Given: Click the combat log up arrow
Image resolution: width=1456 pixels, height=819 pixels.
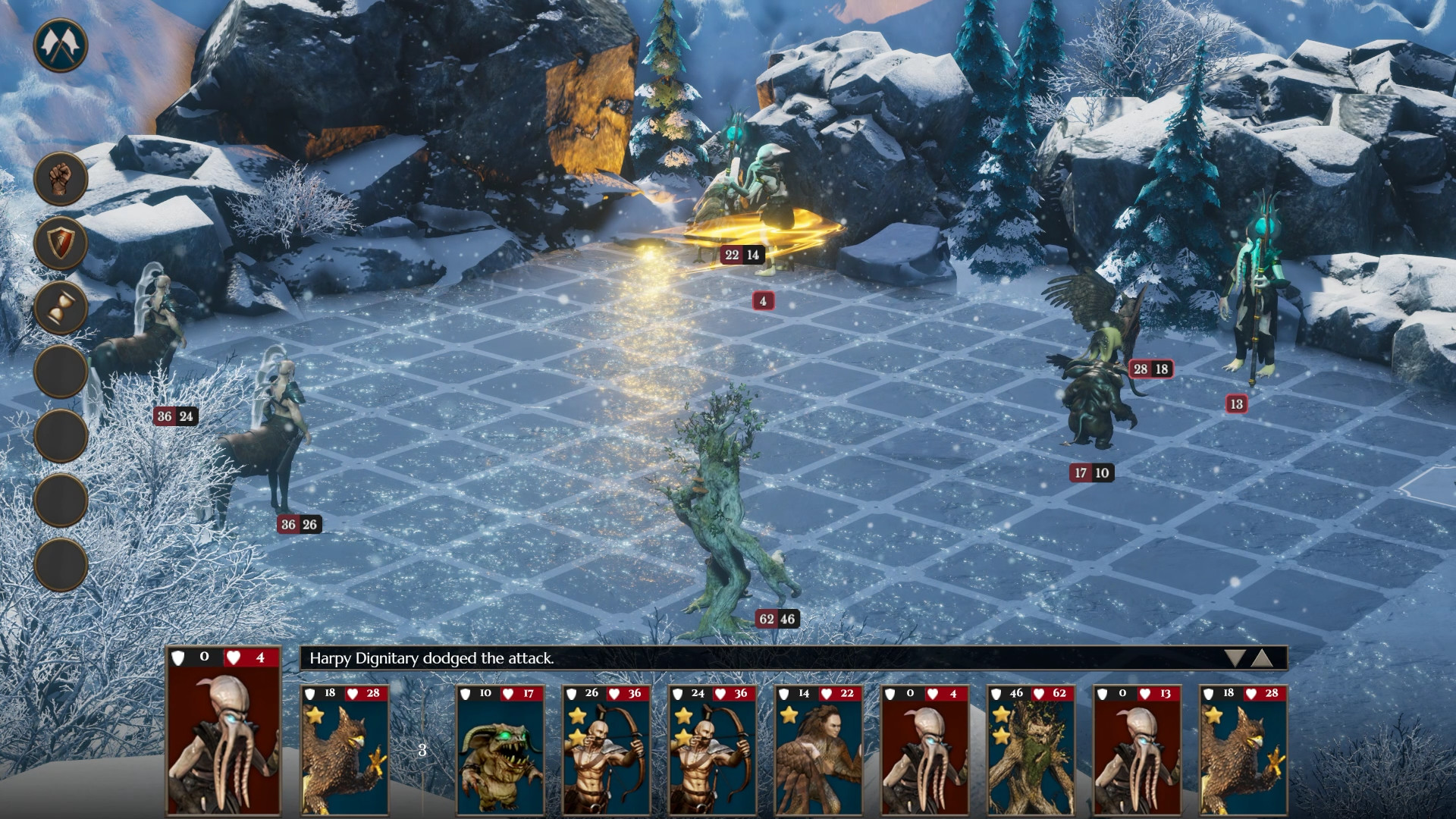Looking at the screenshot, I should coord(1262,658).
